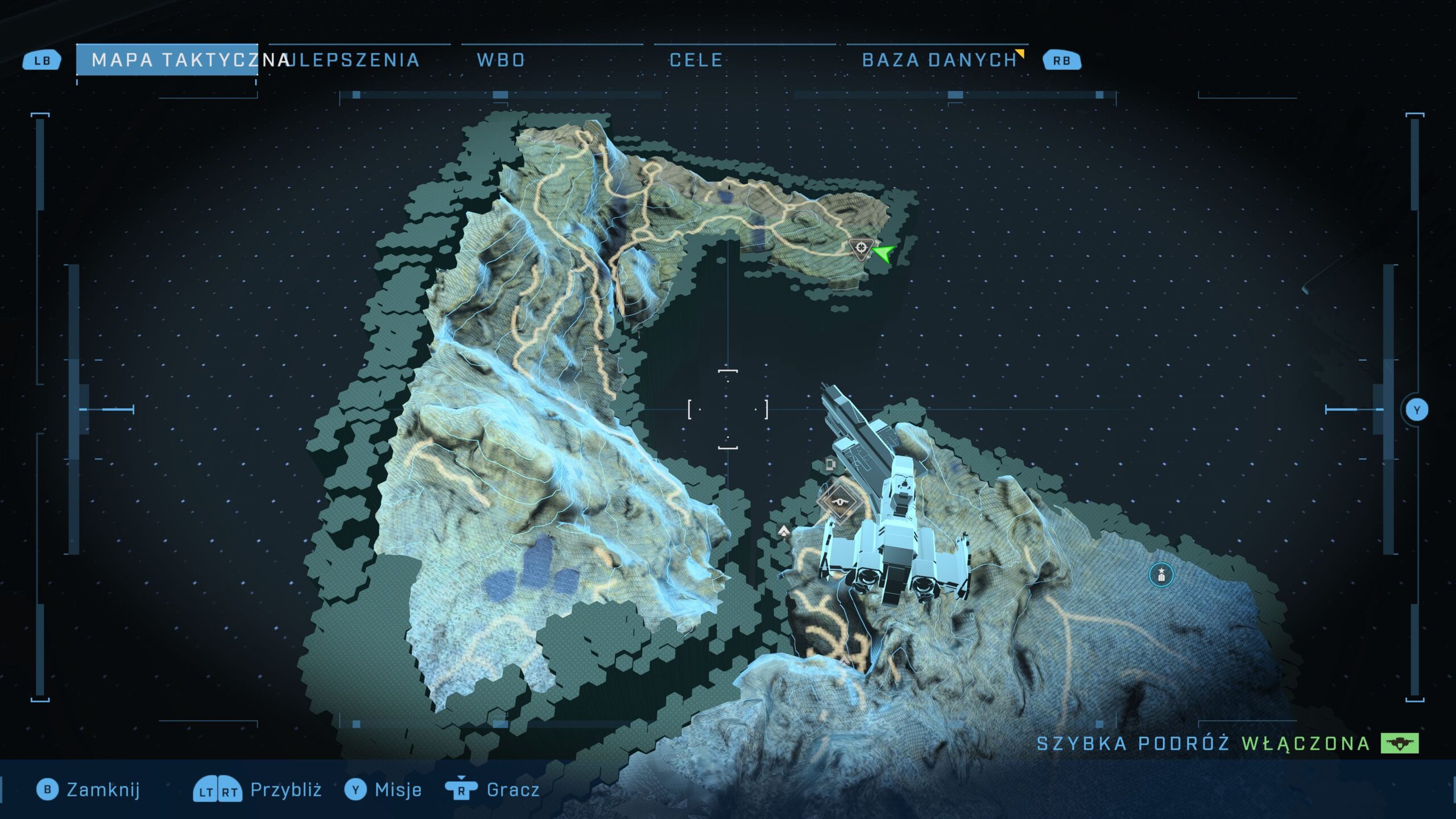Select the diamond winged base marker
This screenshot has width=1456, height=819.
[x=839, y=502]
